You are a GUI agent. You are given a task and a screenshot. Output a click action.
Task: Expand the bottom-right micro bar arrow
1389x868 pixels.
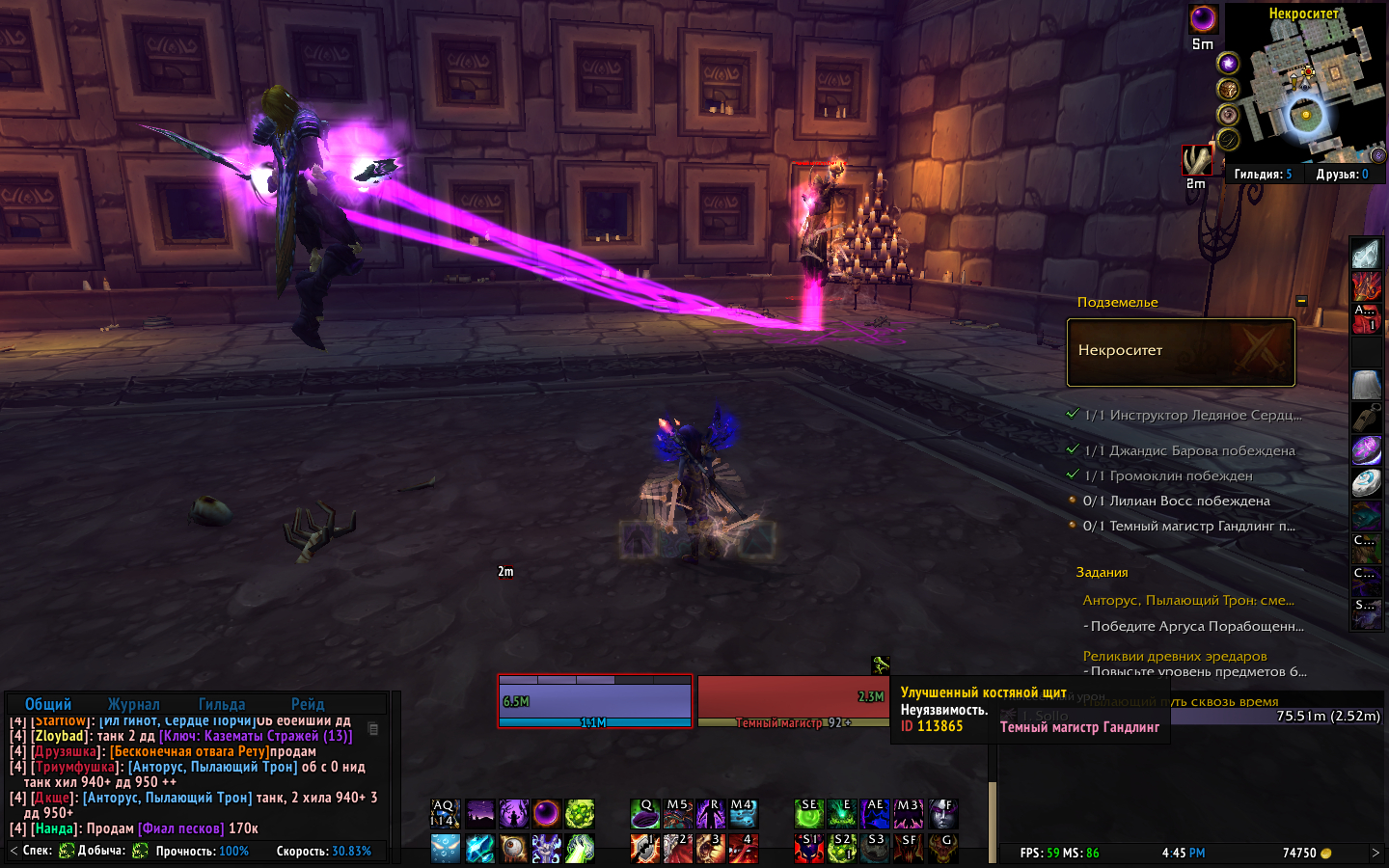(x=1375, y=853)
